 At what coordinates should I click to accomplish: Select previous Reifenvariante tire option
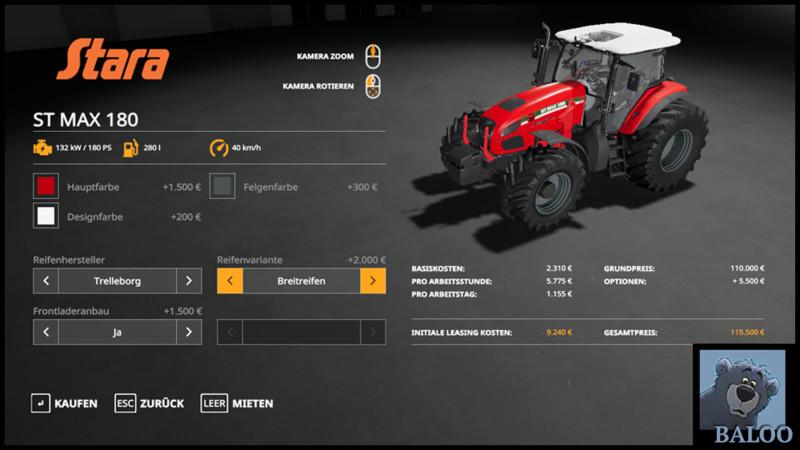(230, 281)
